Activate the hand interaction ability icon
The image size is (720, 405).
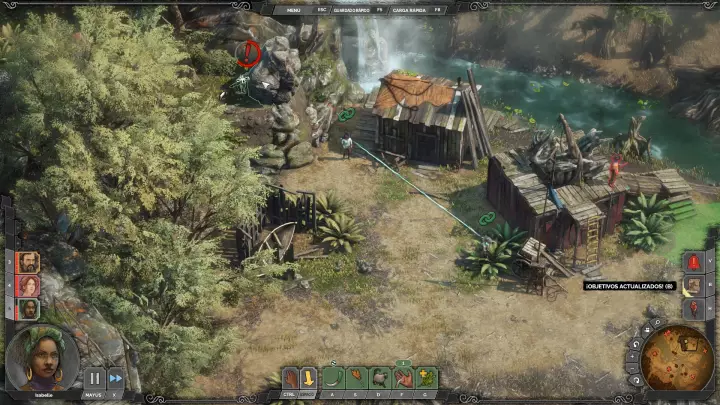pyautogui.click(x=290, y=378)
